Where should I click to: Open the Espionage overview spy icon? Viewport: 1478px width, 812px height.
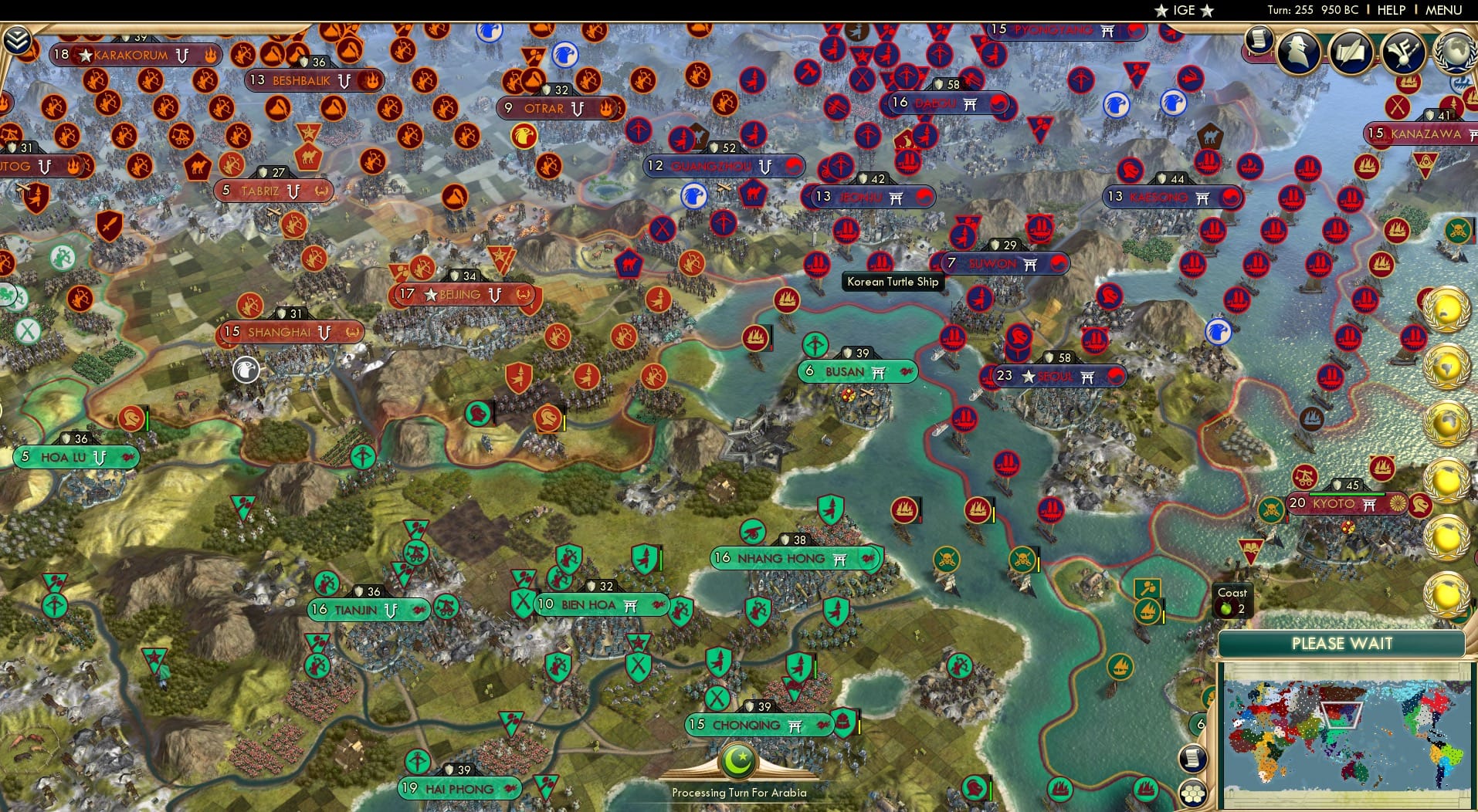pos(1299,54)
